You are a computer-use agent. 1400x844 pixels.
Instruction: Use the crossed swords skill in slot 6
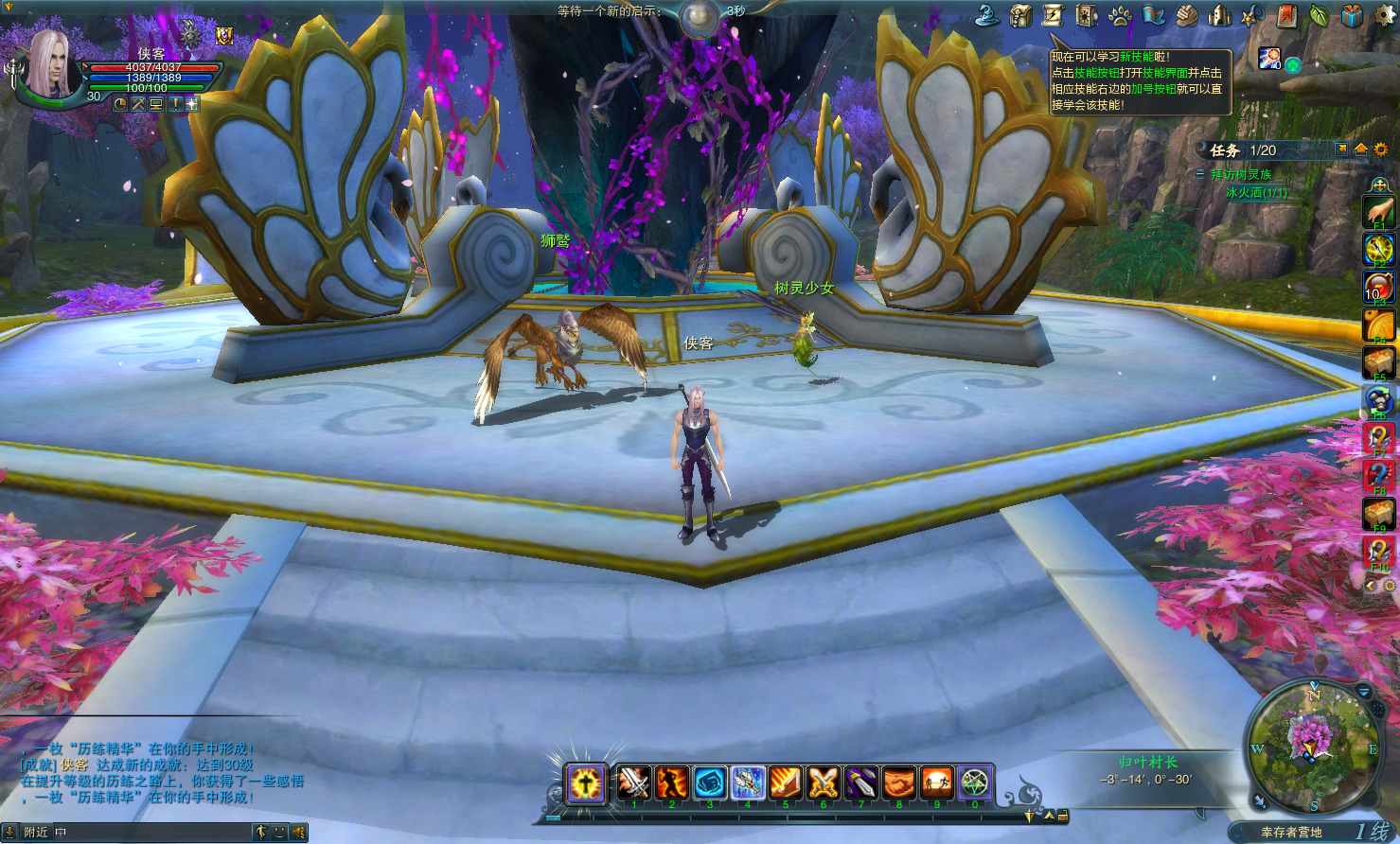824,782
